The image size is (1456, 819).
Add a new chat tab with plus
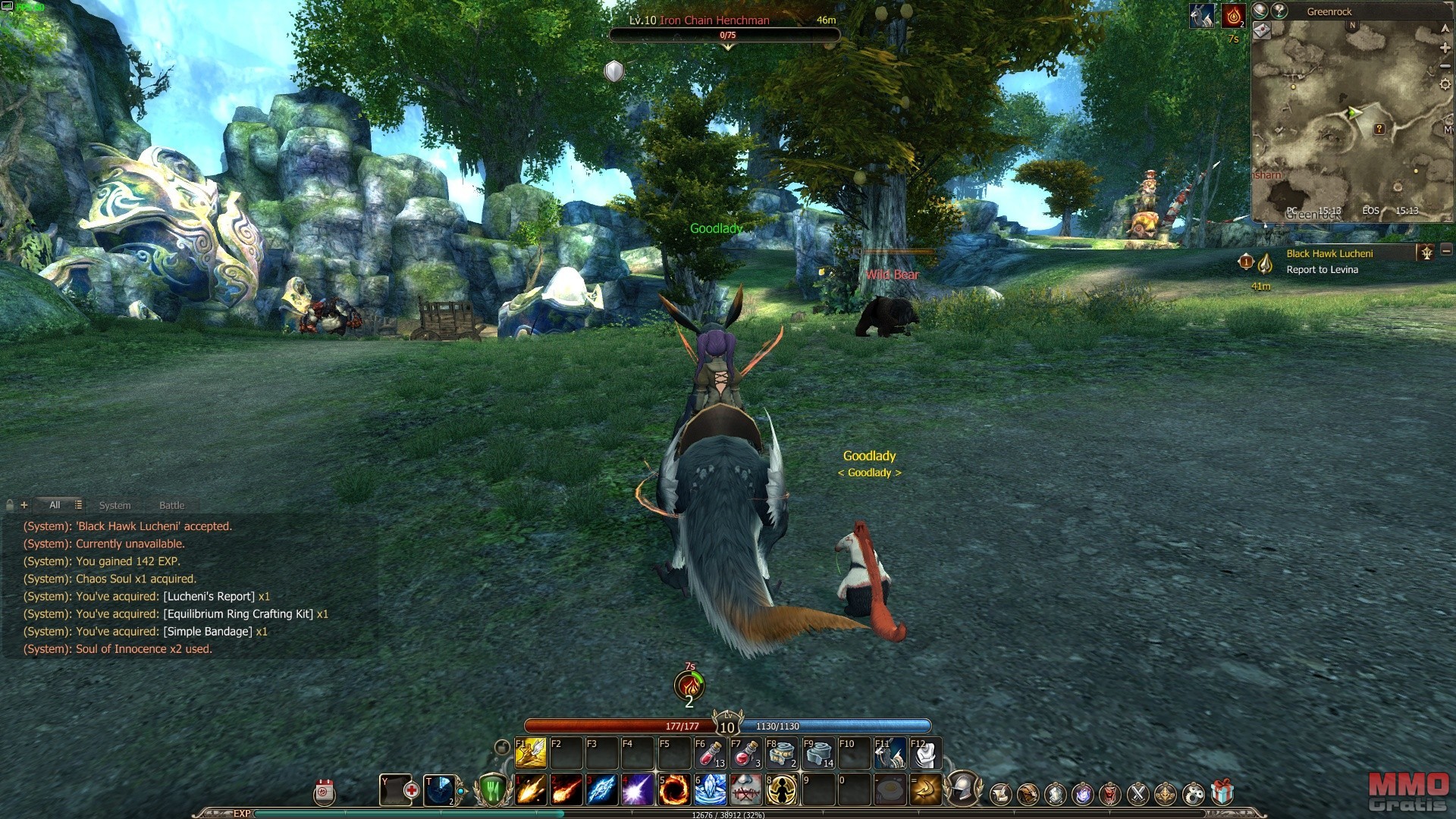(x=24, y=505)
